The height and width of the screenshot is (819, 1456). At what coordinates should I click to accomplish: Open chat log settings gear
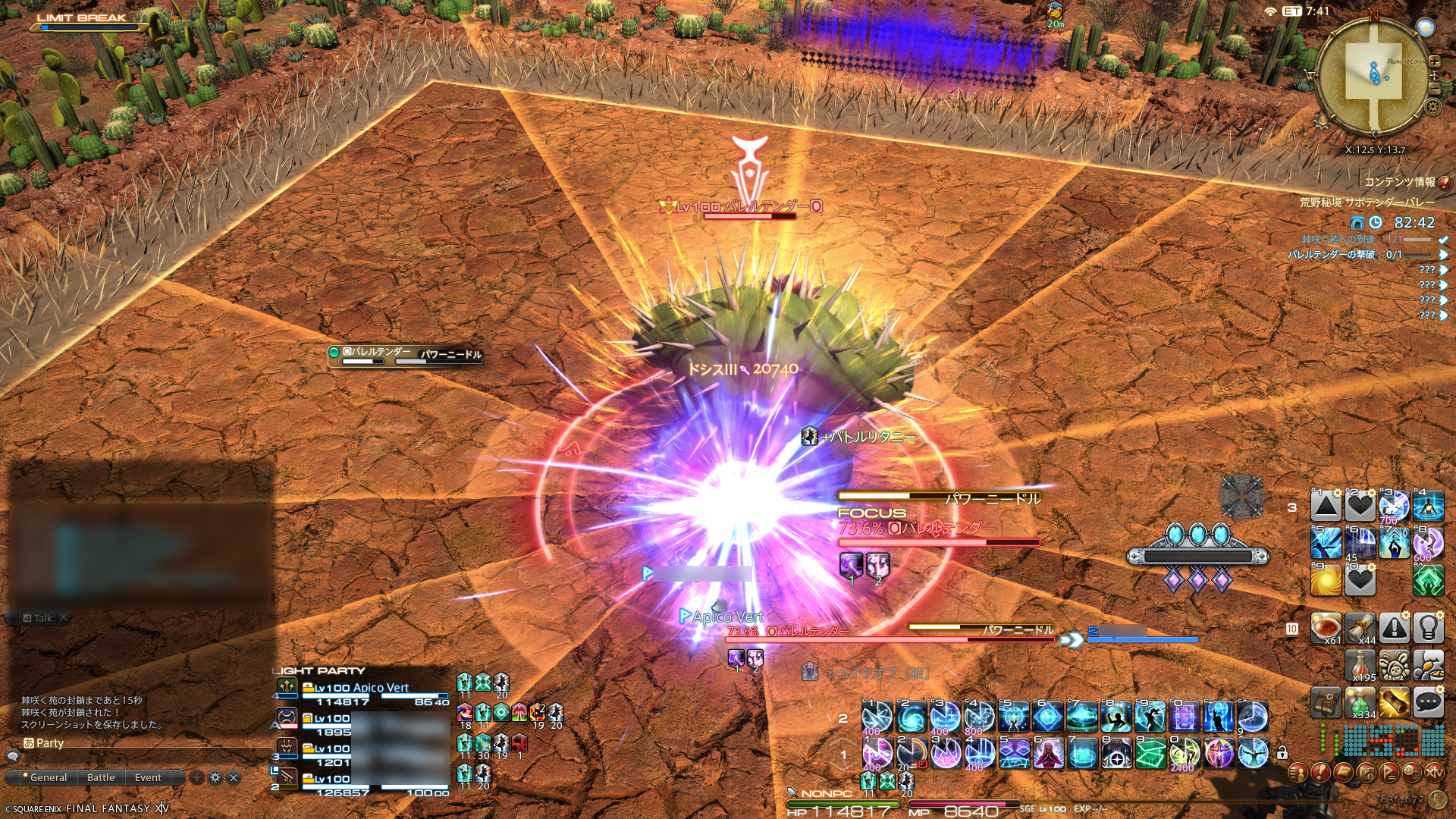click(x=215, y=777)
